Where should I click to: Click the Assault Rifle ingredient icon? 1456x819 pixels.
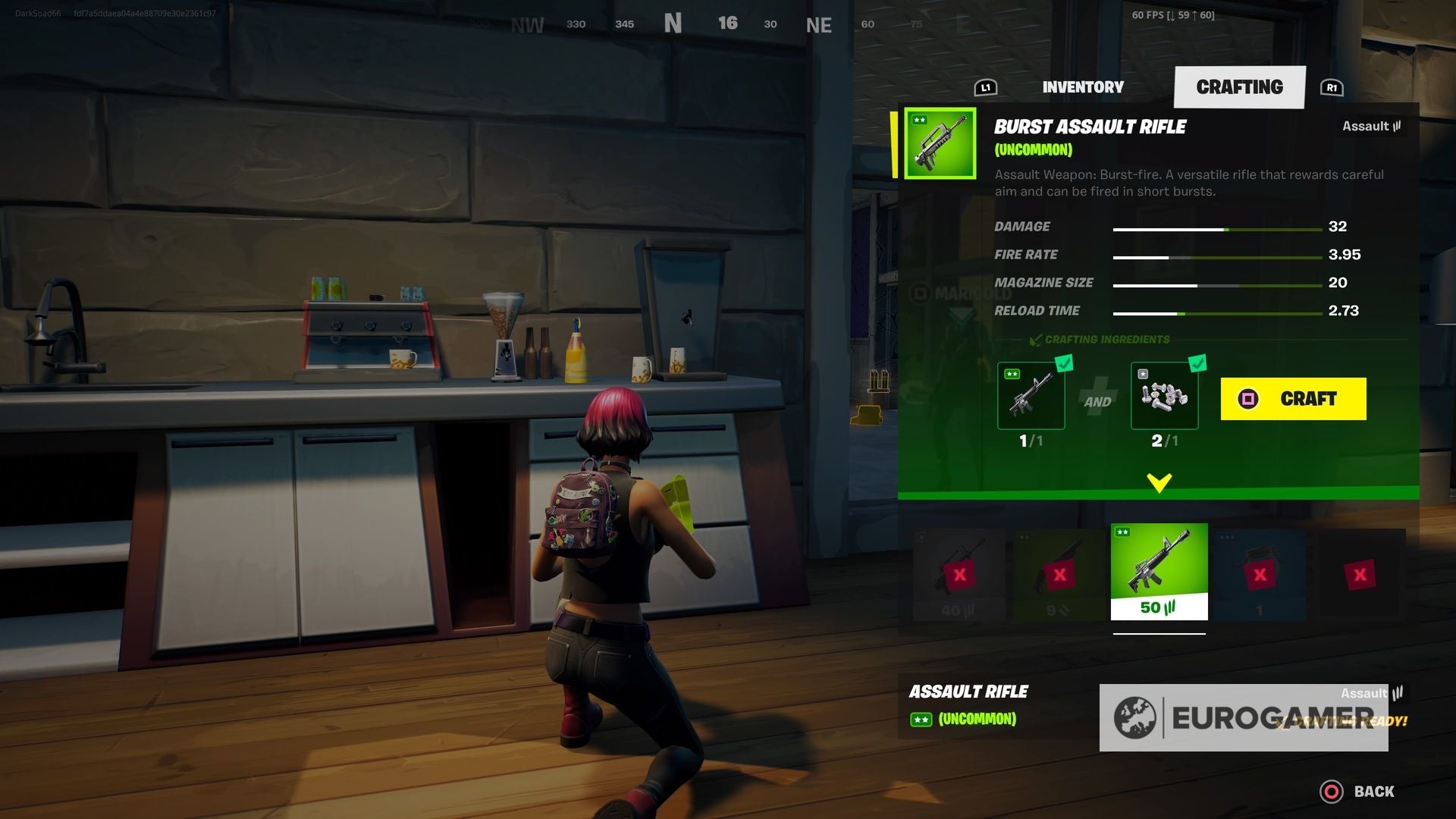(1032, 395)
